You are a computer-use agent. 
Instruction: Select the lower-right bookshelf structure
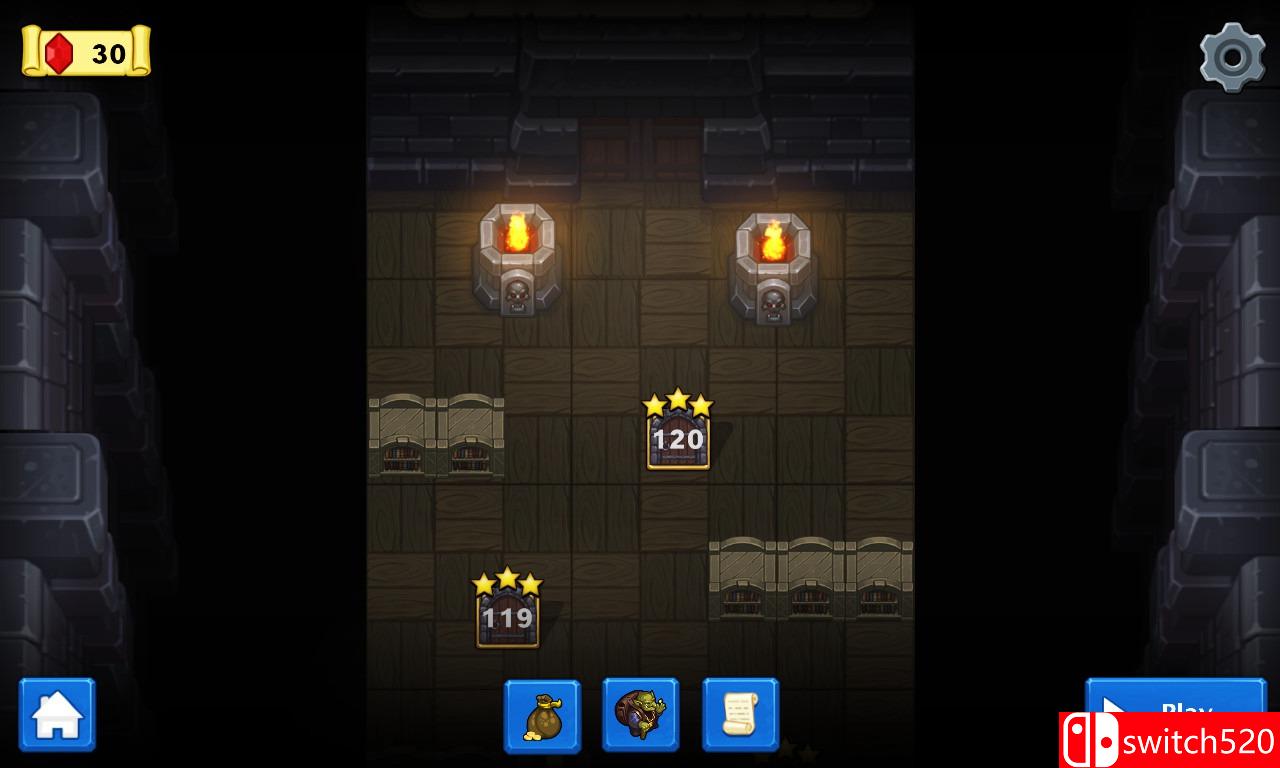[810, 580]
